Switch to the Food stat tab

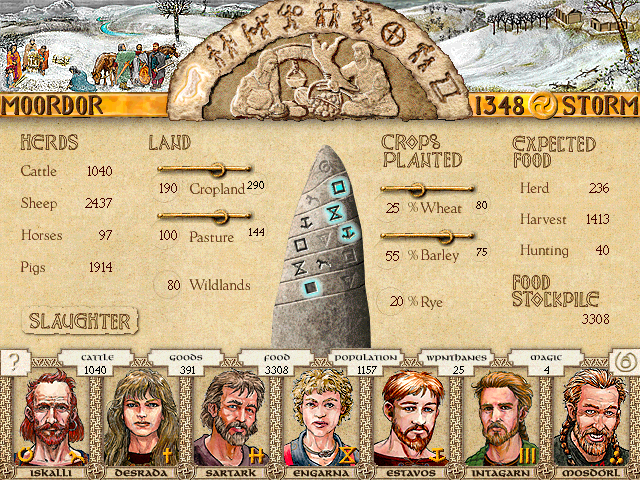tap(275, 363)
